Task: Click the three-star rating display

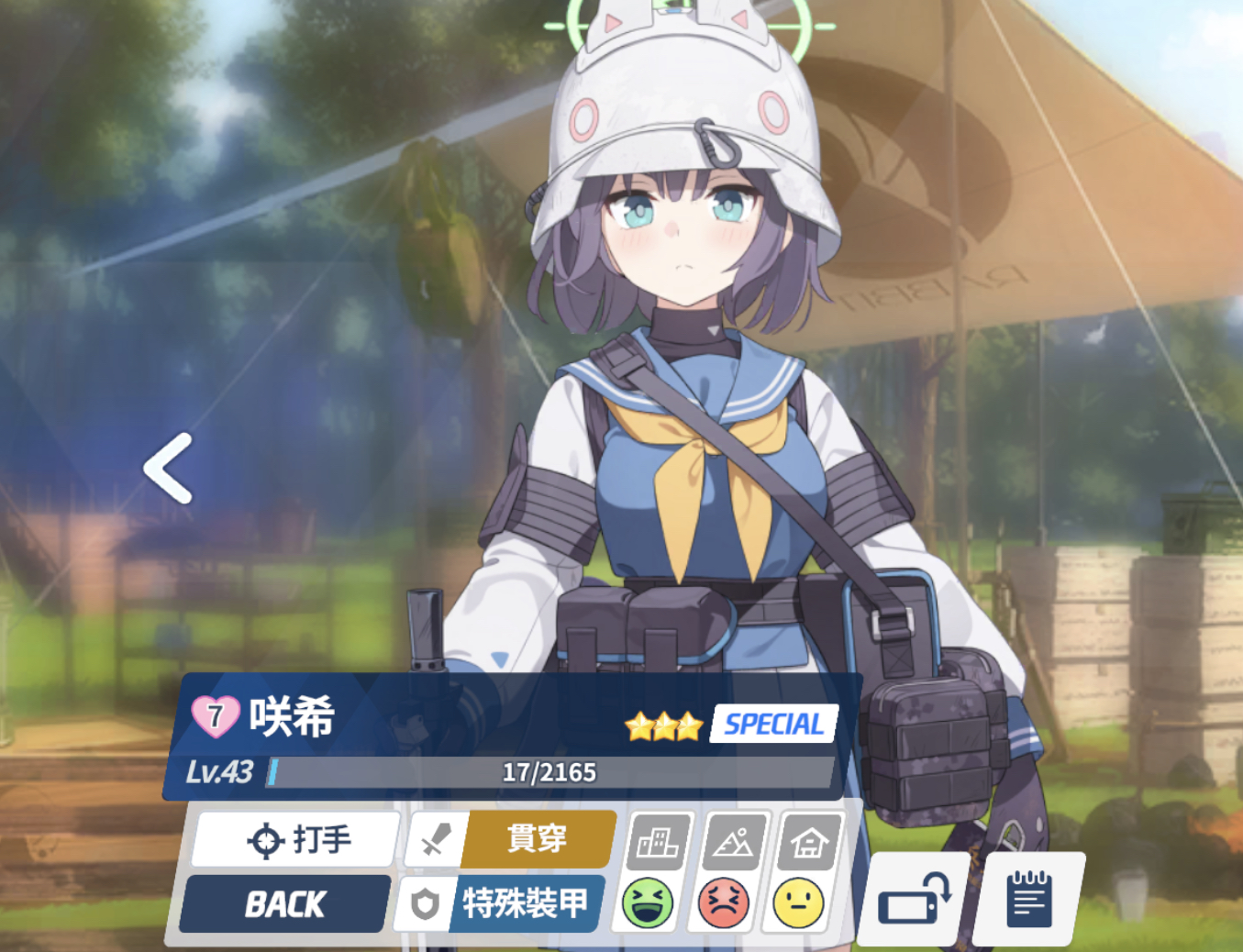Action: [662, 726]
